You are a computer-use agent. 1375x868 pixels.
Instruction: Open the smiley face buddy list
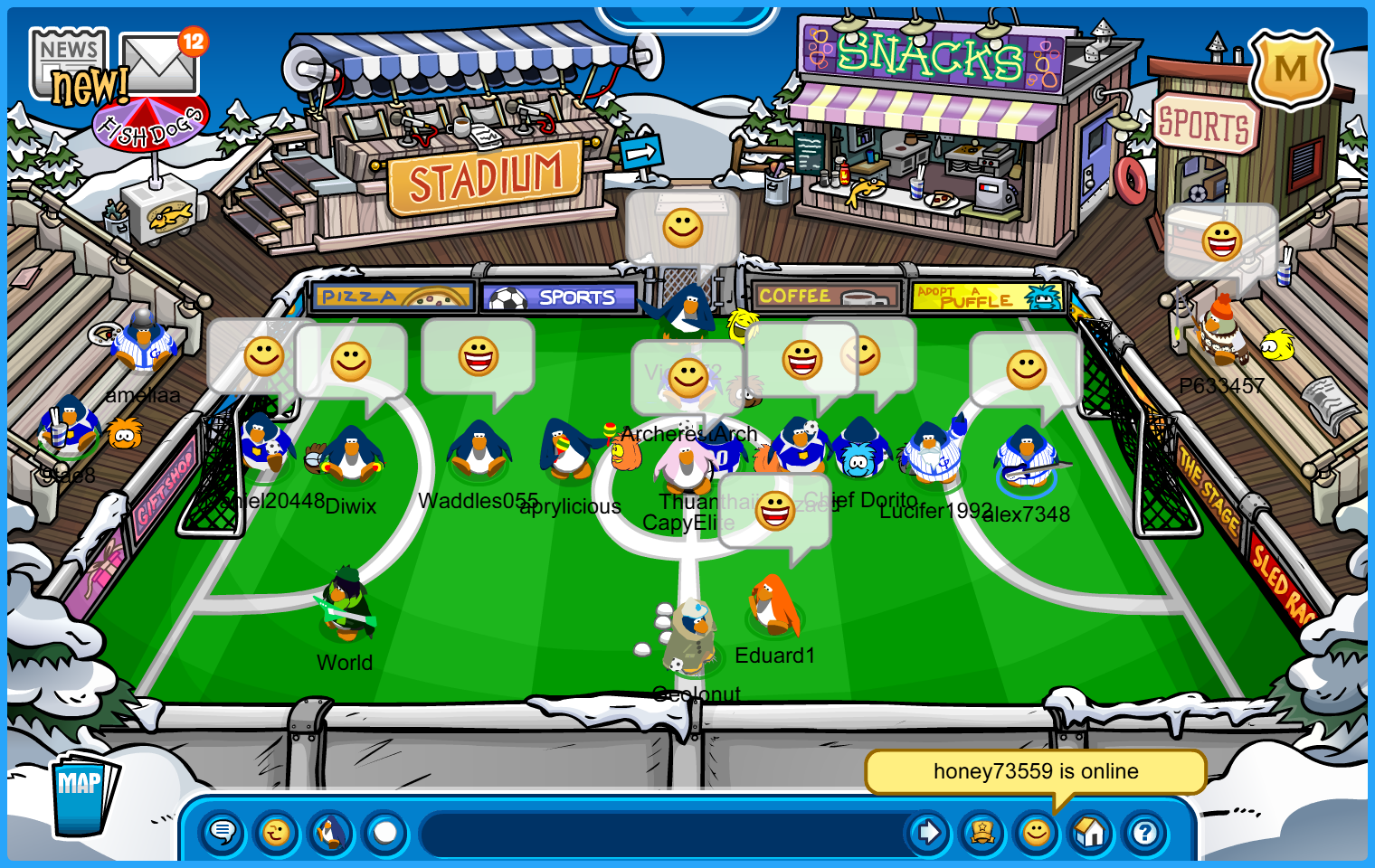tap(1037, 832)
